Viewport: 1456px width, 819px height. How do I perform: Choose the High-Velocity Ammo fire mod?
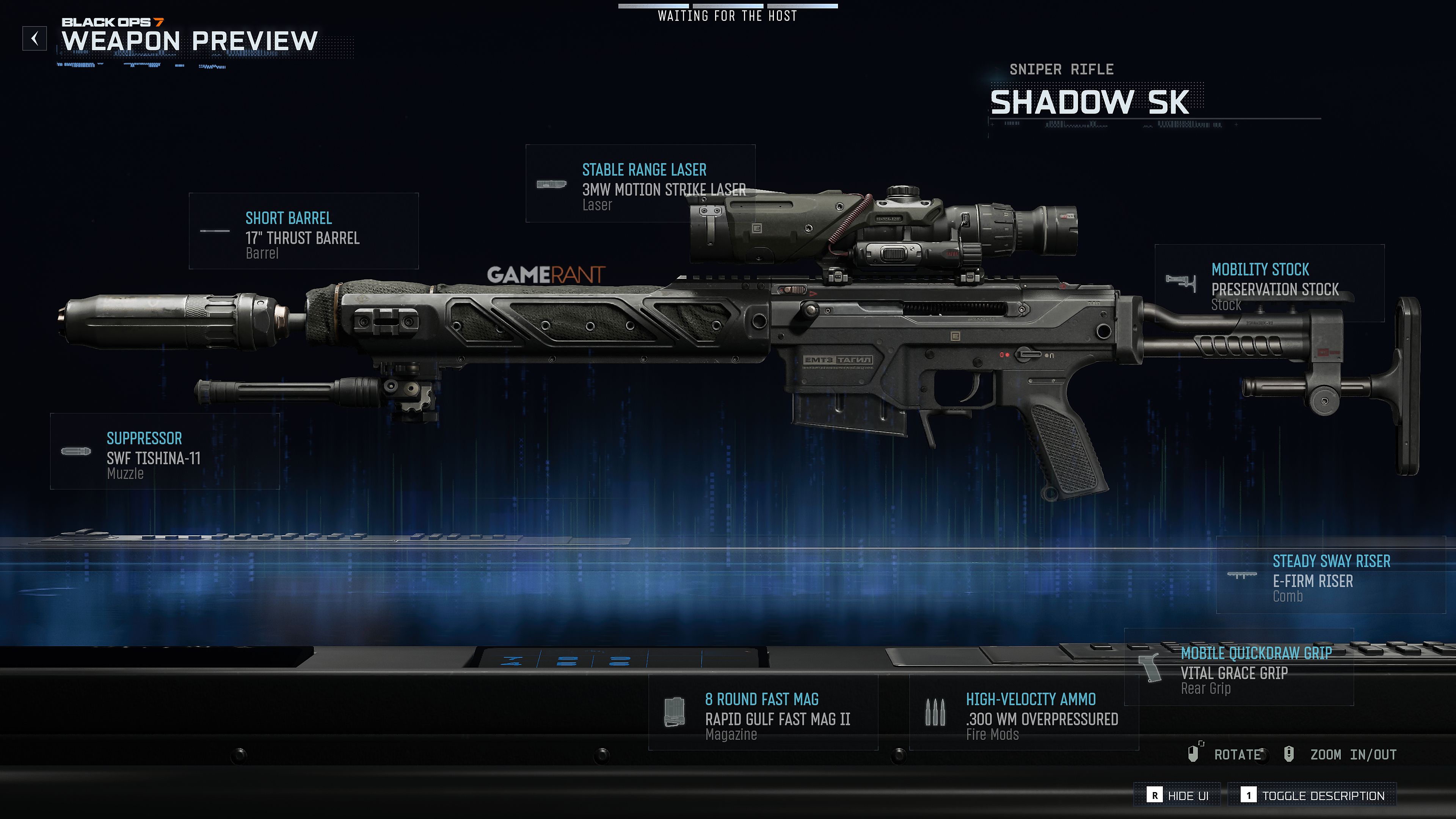click(1024, 712)
